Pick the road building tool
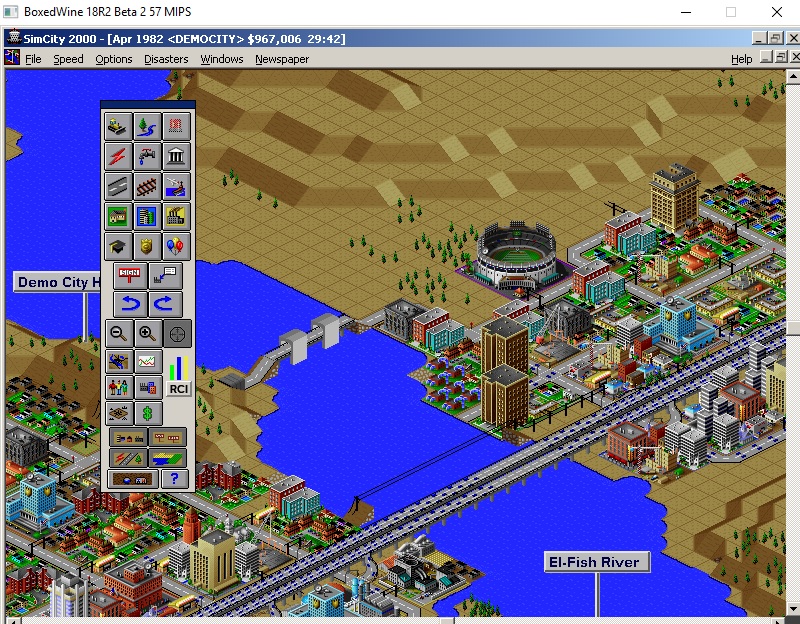 coord(118,187)
